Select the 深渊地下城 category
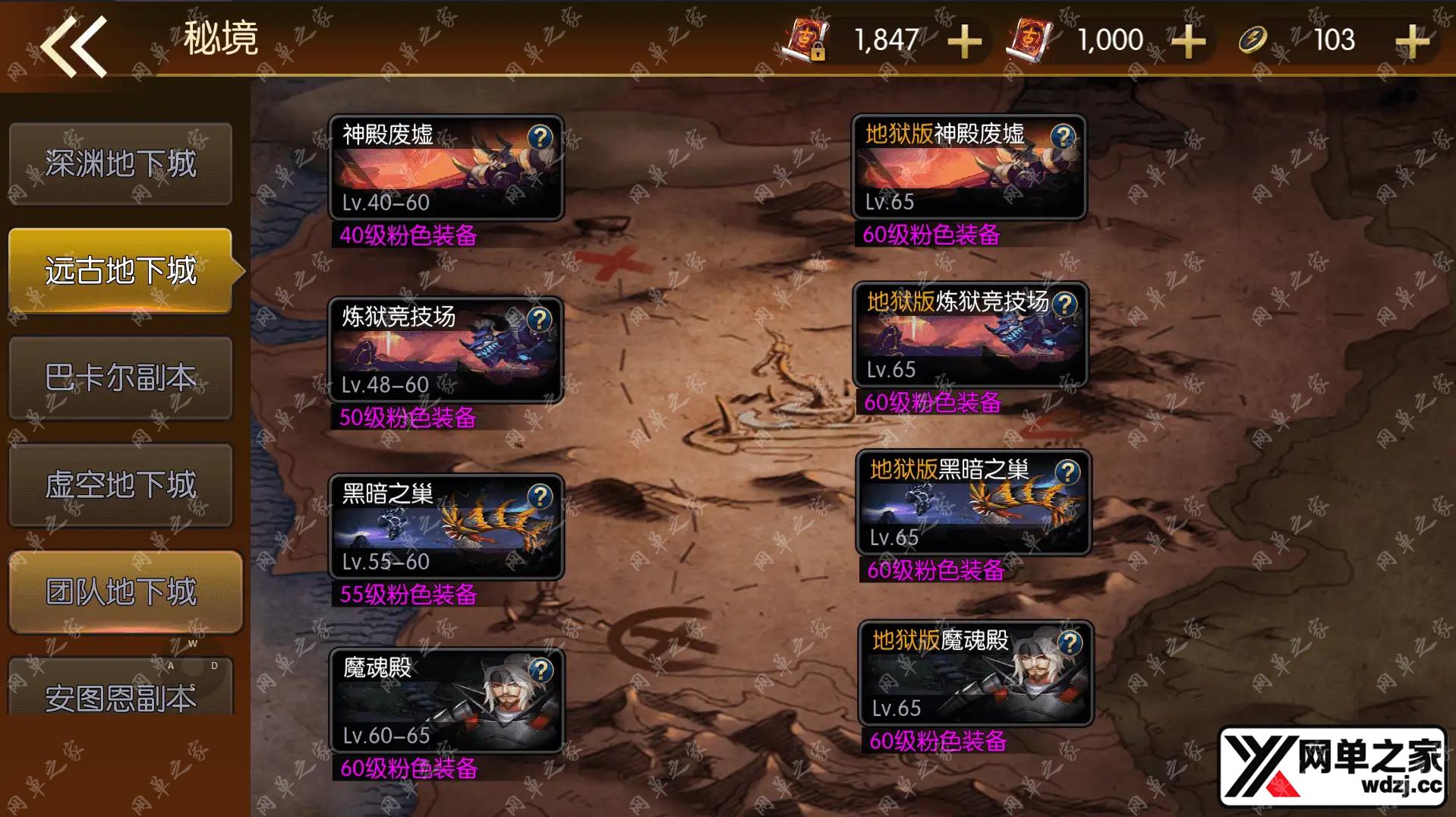This screenshot has width=1456, height=817. [x=121, y=163]
